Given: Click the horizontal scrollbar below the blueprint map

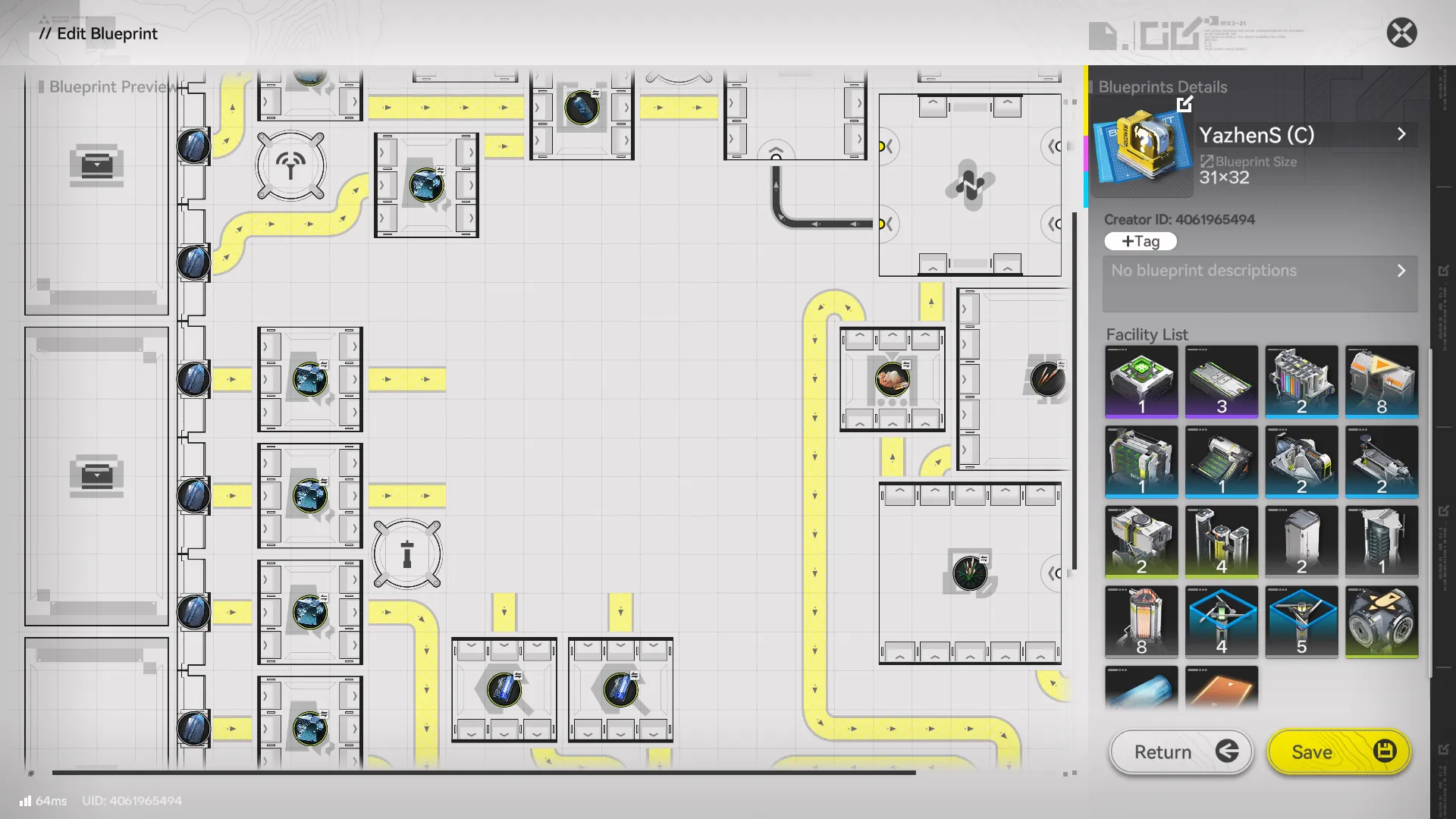Looking at the screenshot, I should pos(485,771).
